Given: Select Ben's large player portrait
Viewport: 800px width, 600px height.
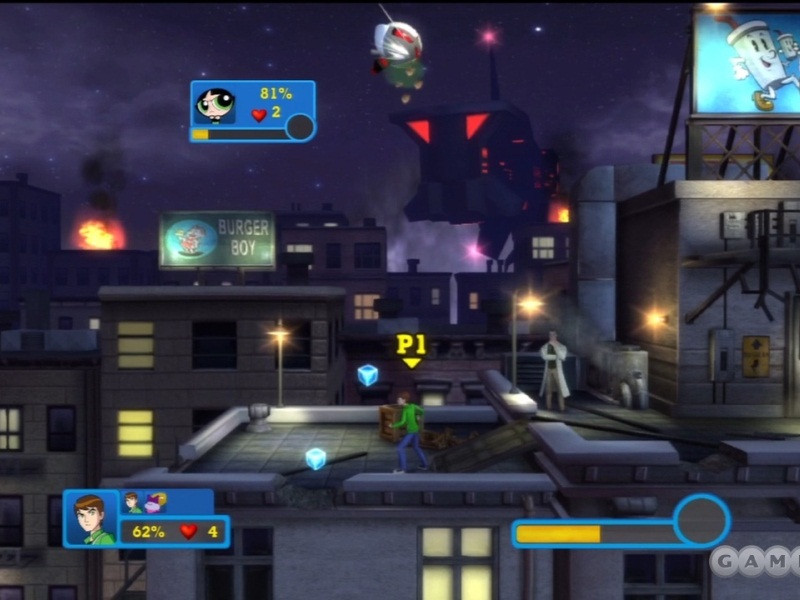Looking at the screenshot, I should [x=90, y=519].
